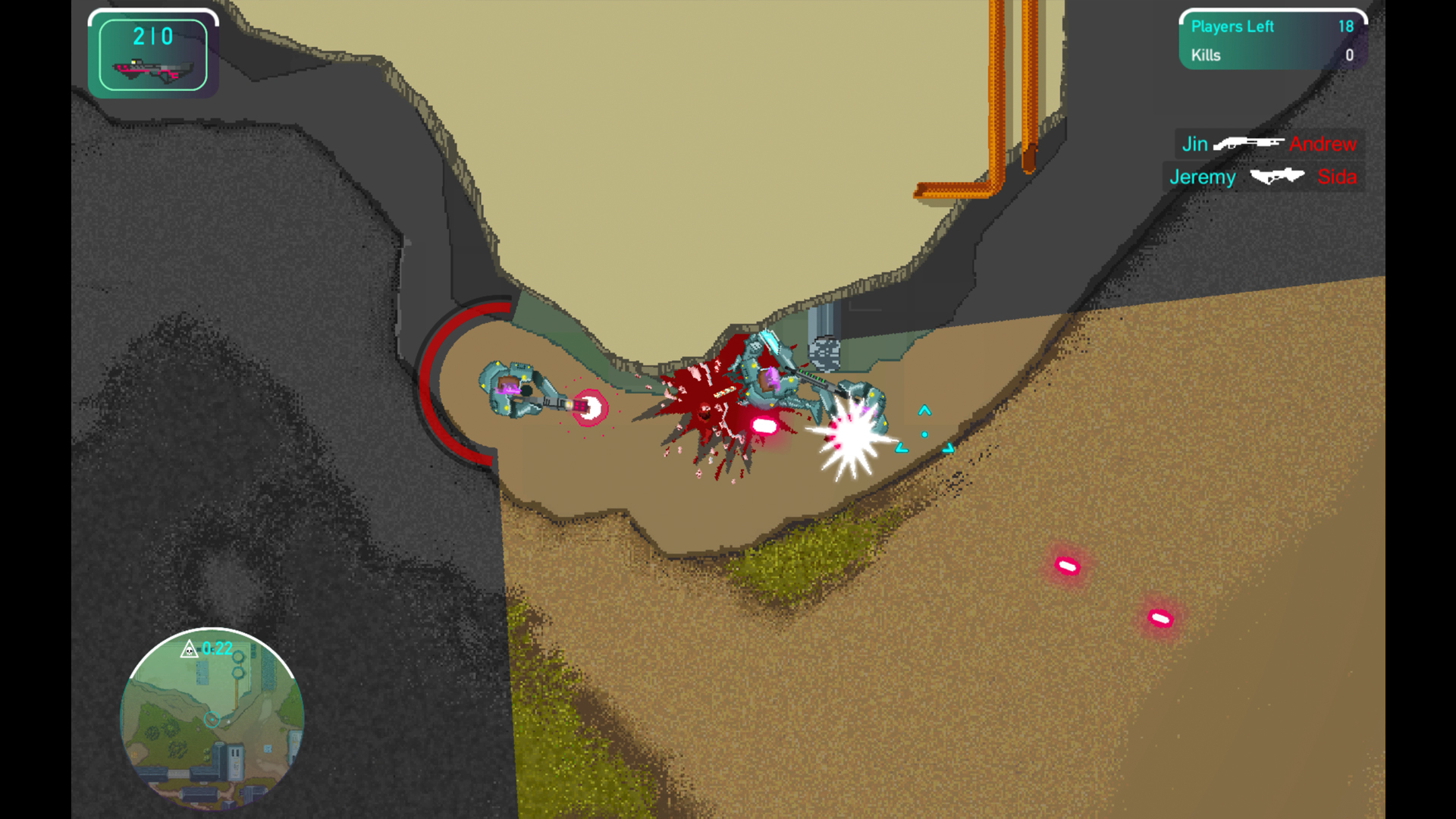Click the shotgun icon in the kill feed
Image resolution: width=1456 pixels, height=819 pixels.
click(x=1247, y=143)
